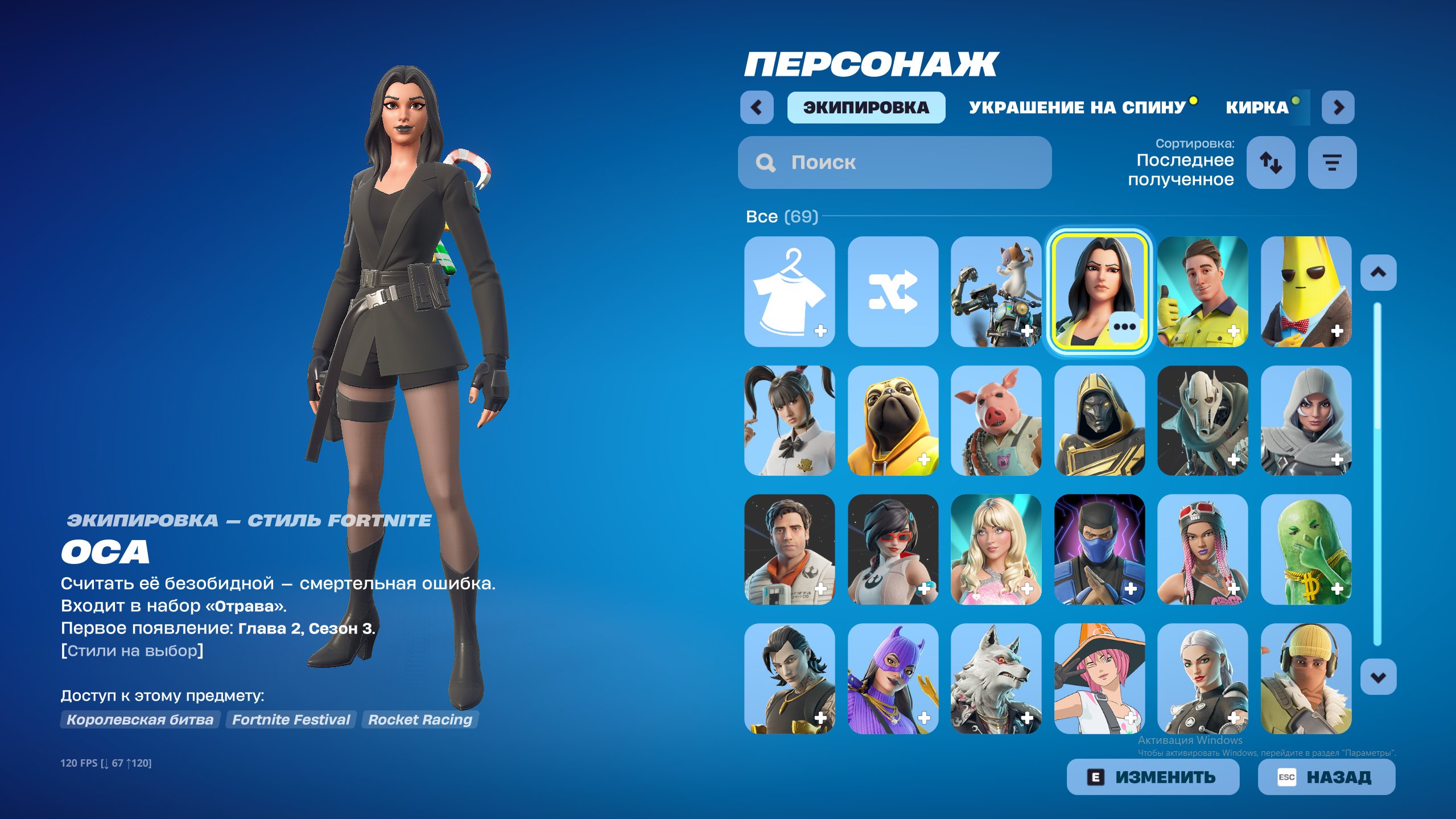This screenshot has height=819, width=1456.
Task: Select the pig-headed skin thumbnail
Action: [x=996, y=421]
